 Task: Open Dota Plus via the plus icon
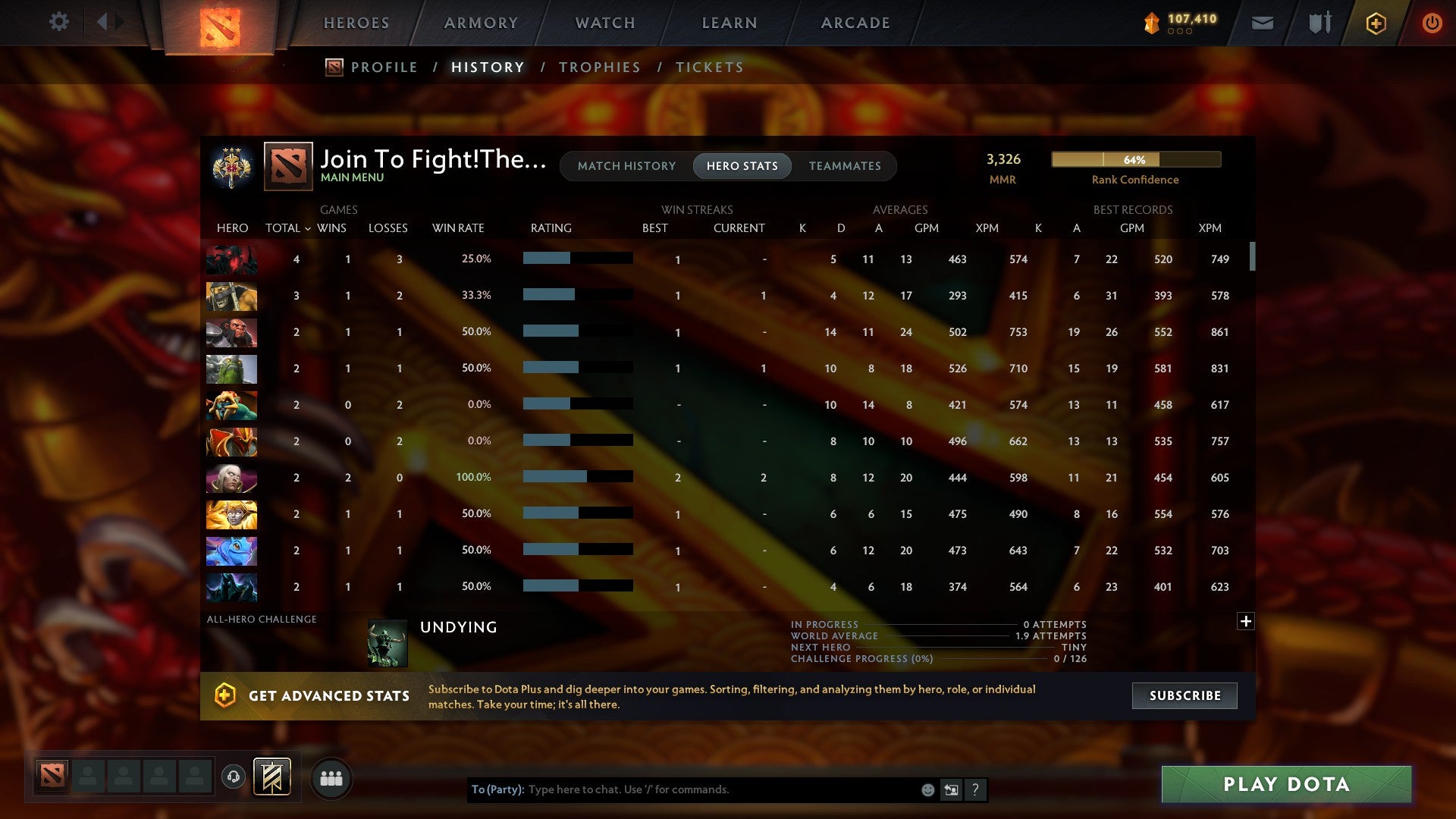[x=1376, y=23]
